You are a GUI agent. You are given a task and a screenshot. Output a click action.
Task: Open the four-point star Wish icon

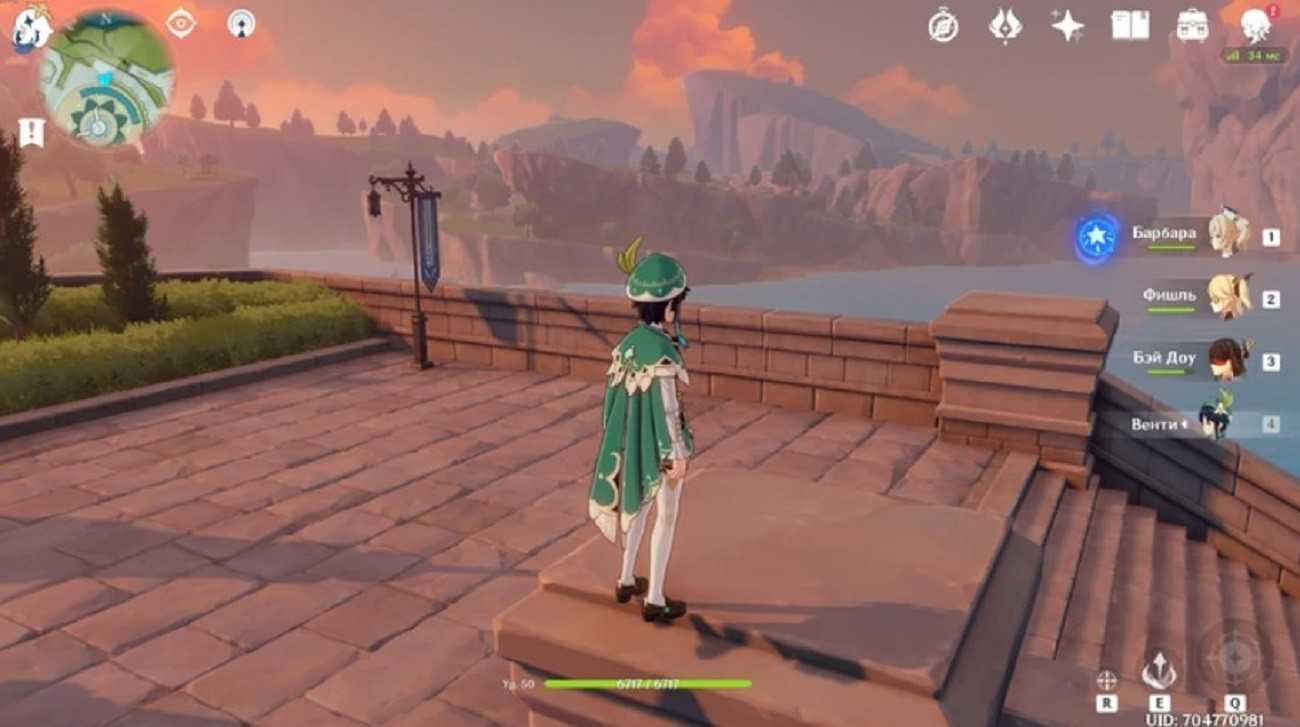[x=1067, y=26]
